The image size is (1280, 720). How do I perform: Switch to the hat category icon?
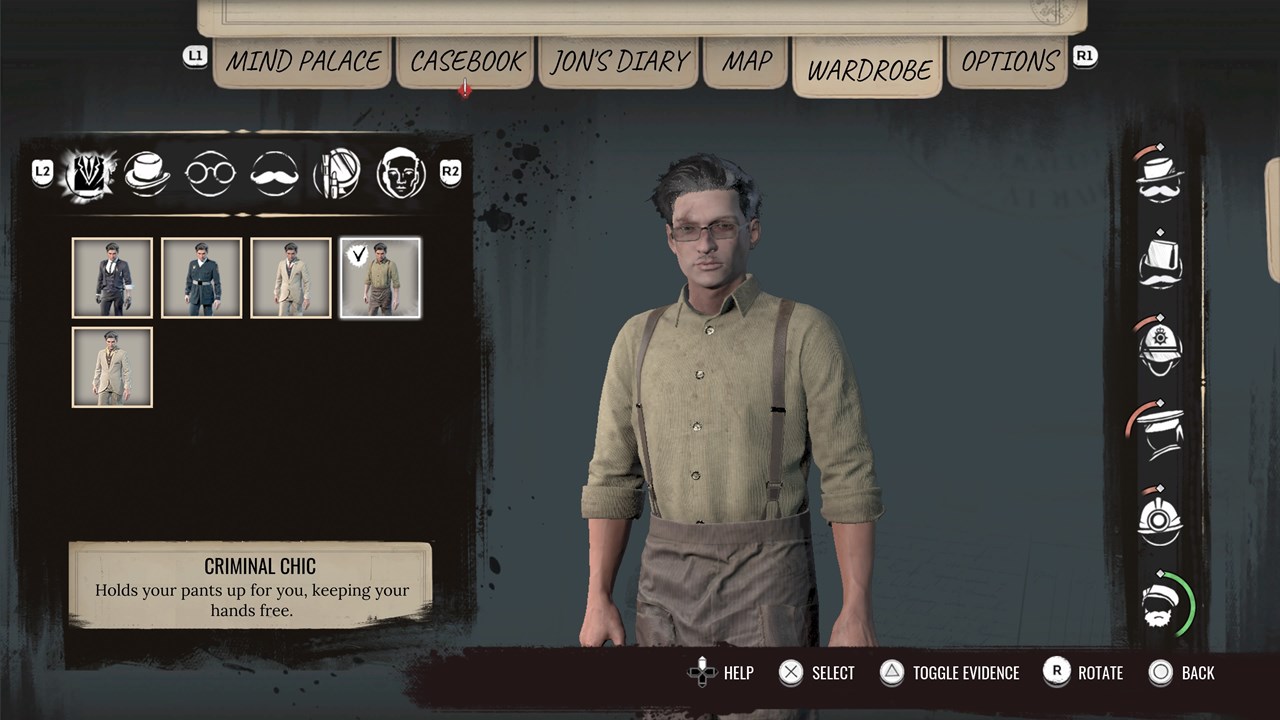(x=147, y=174)
